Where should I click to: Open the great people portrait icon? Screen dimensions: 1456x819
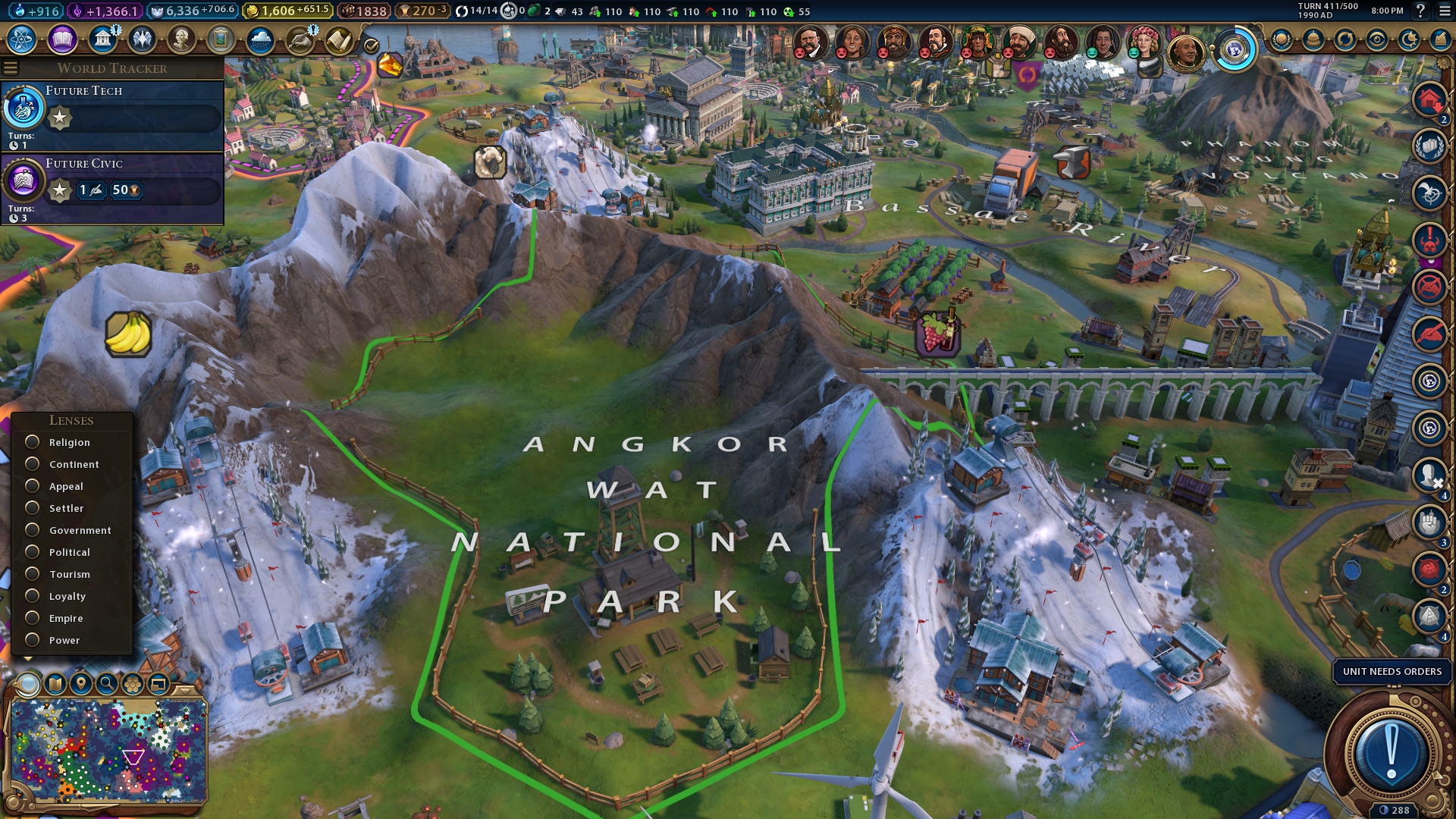(x=181, y=39)
